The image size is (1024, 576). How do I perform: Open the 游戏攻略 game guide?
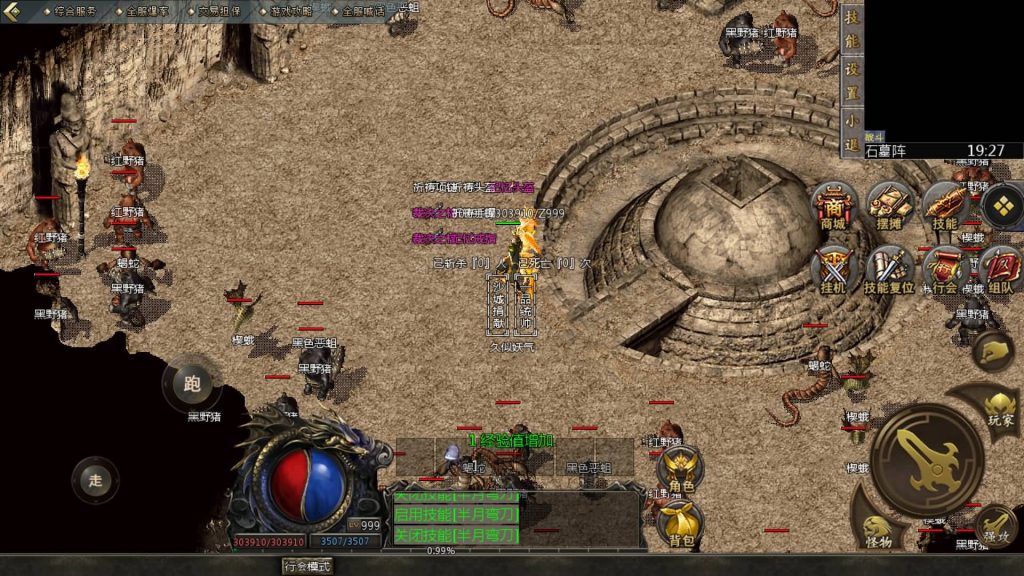click(x=291, y=11)
